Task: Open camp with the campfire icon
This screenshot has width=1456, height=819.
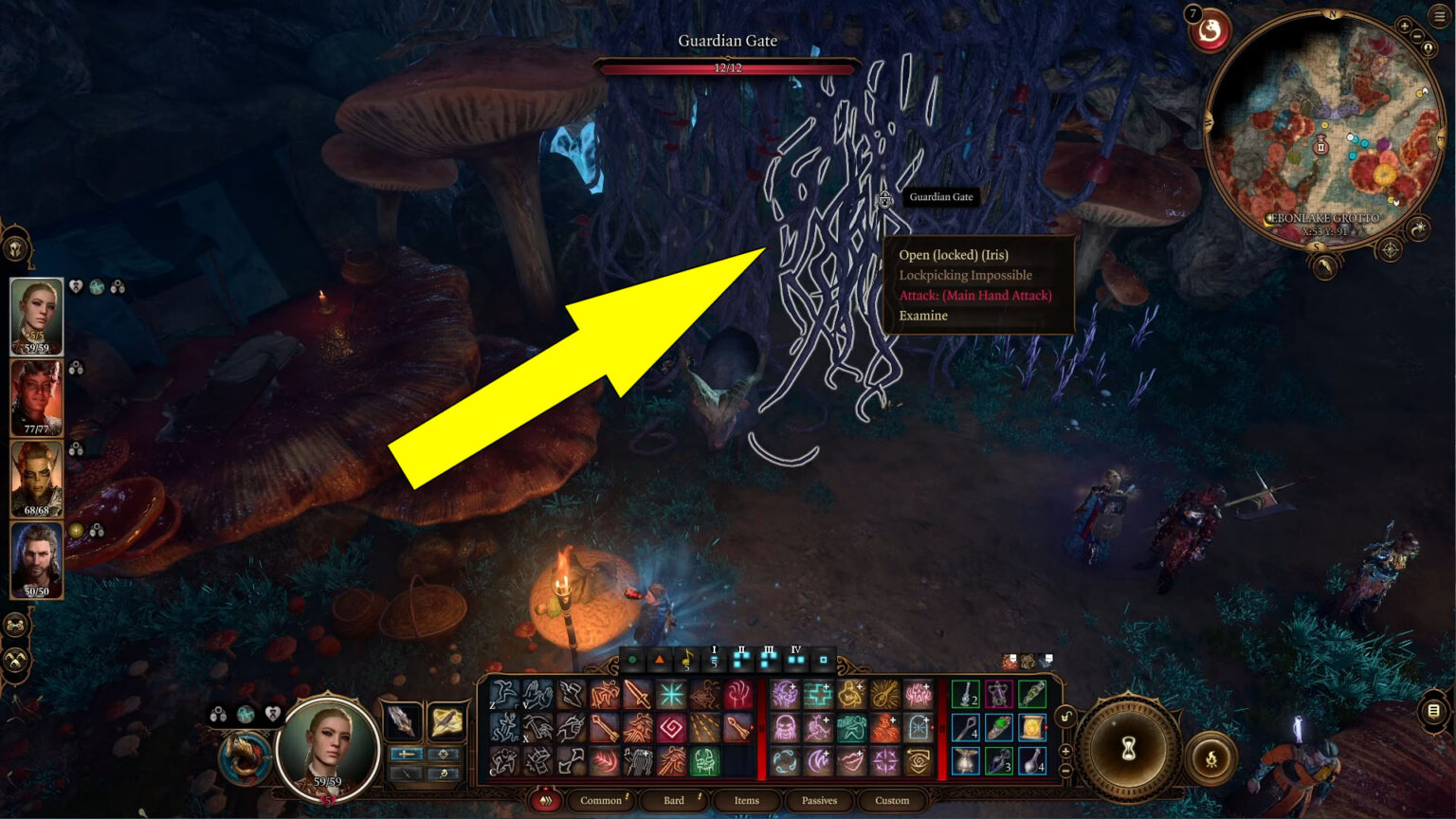Action: pos(1211,757)
